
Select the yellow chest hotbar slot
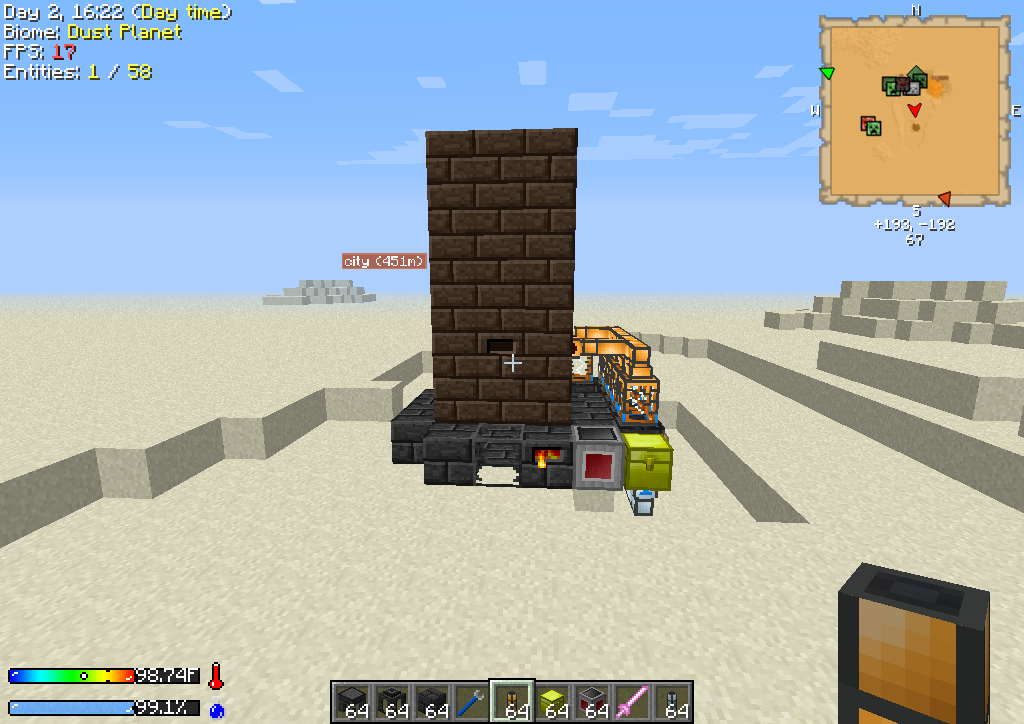coord(551,701)
